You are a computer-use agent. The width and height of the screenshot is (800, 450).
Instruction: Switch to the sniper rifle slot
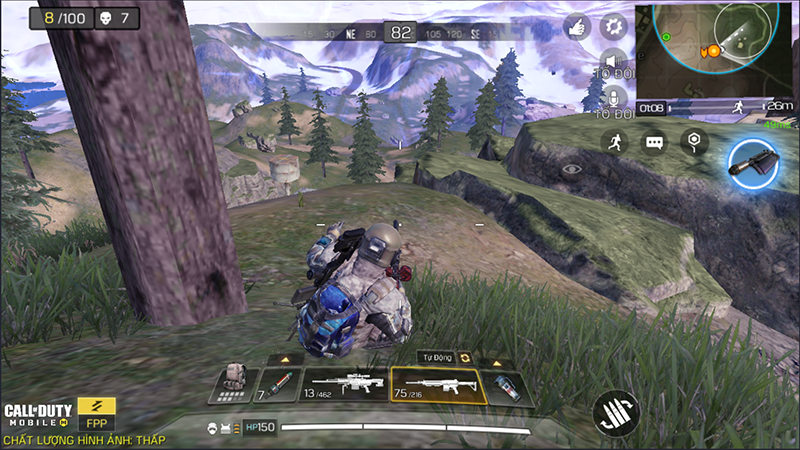344,385
